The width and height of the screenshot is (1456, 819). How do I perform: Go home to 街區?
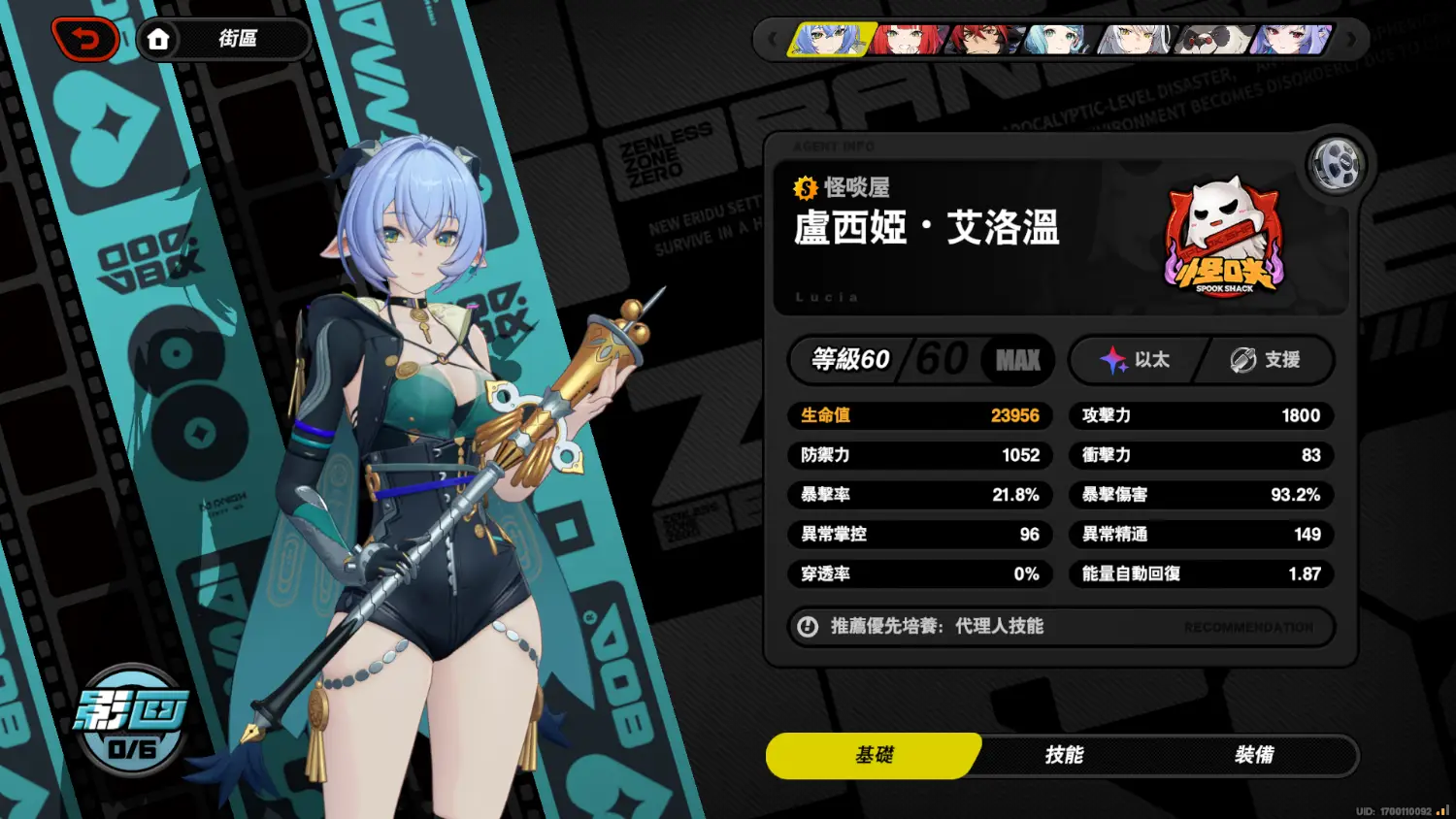223,40
